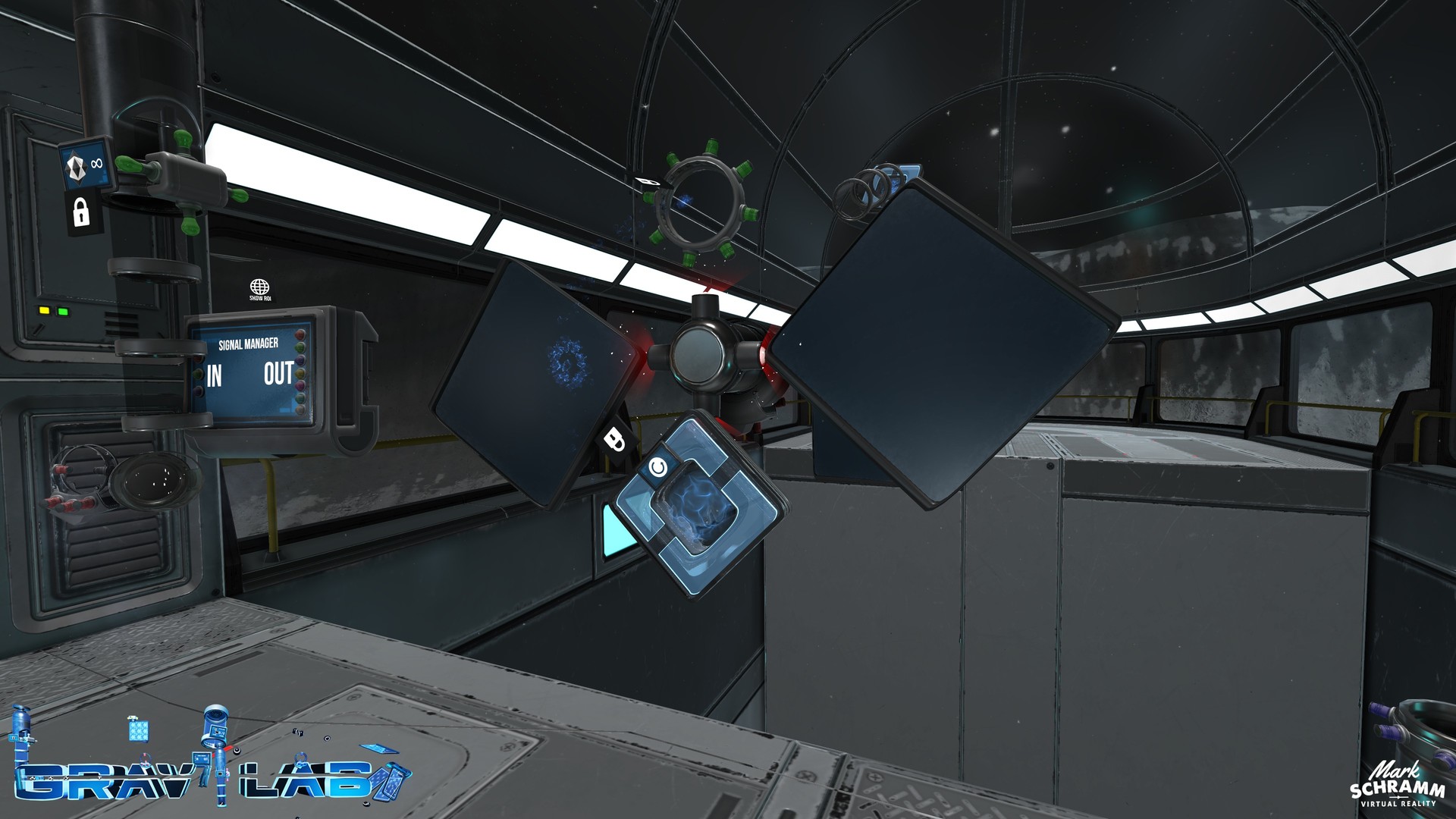Toggle the green status light on the wall panel
The height and width of the screenshot is (819, 1456).
click(x=61, y=311)
